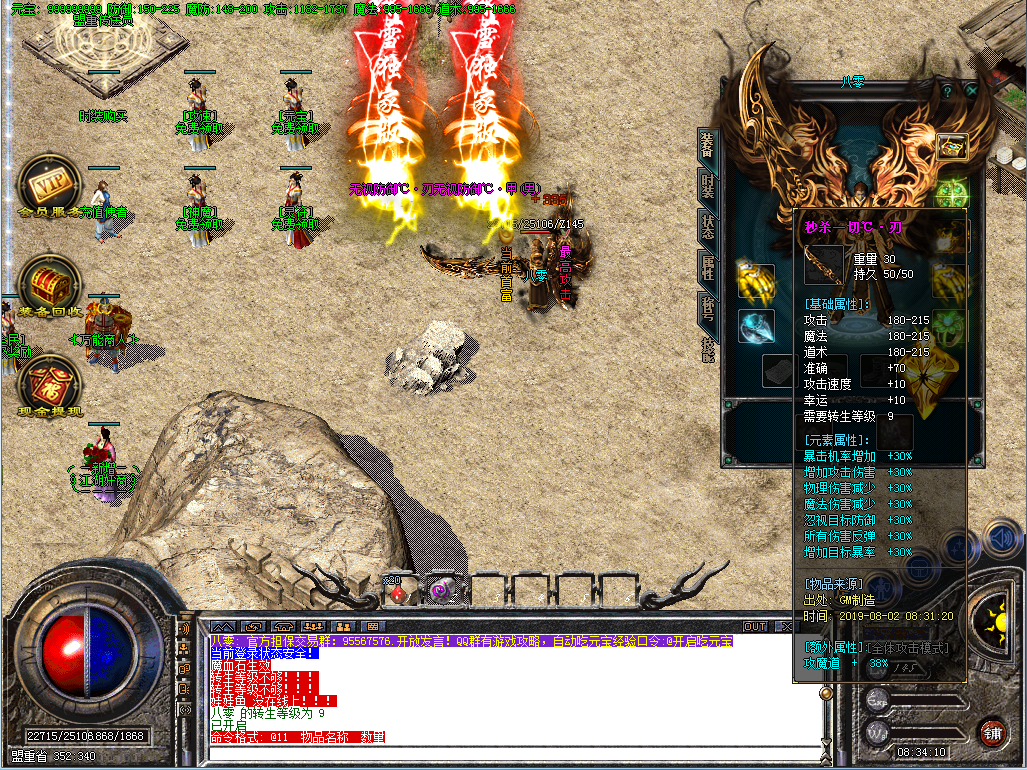Image resolution: width=1027 pixels, height=770 pixels.
Task: Switch to the 状态 tab
Action: (707, 226)
